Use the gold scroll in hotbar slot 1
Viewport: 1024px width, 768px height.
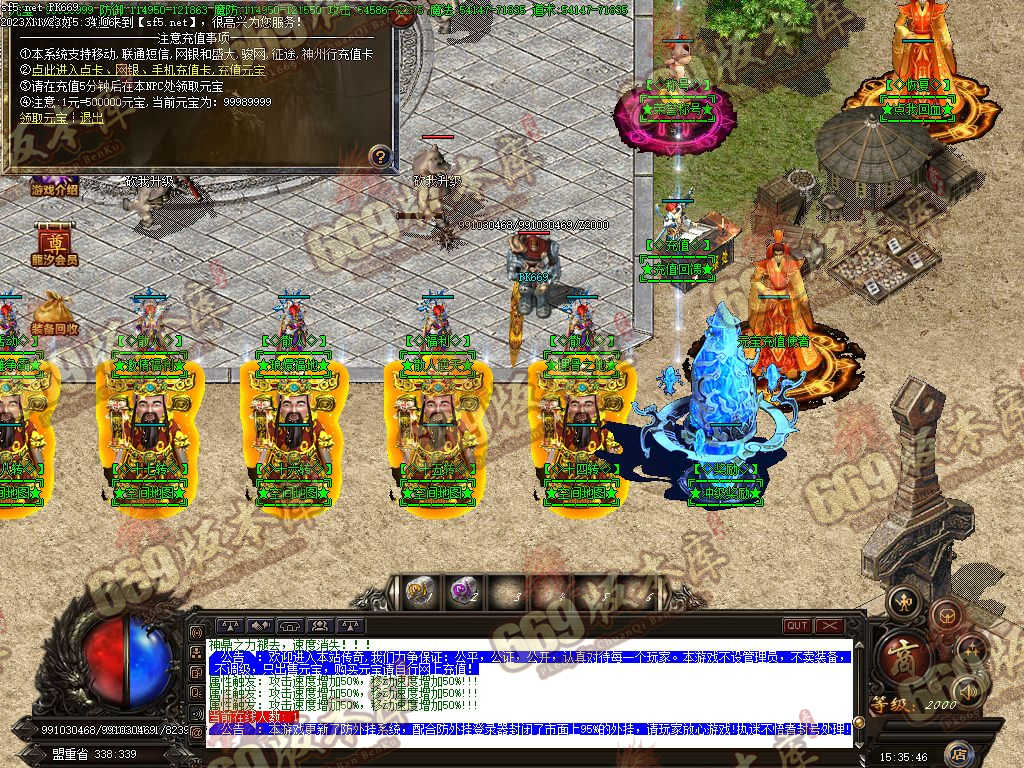[418, 592]
